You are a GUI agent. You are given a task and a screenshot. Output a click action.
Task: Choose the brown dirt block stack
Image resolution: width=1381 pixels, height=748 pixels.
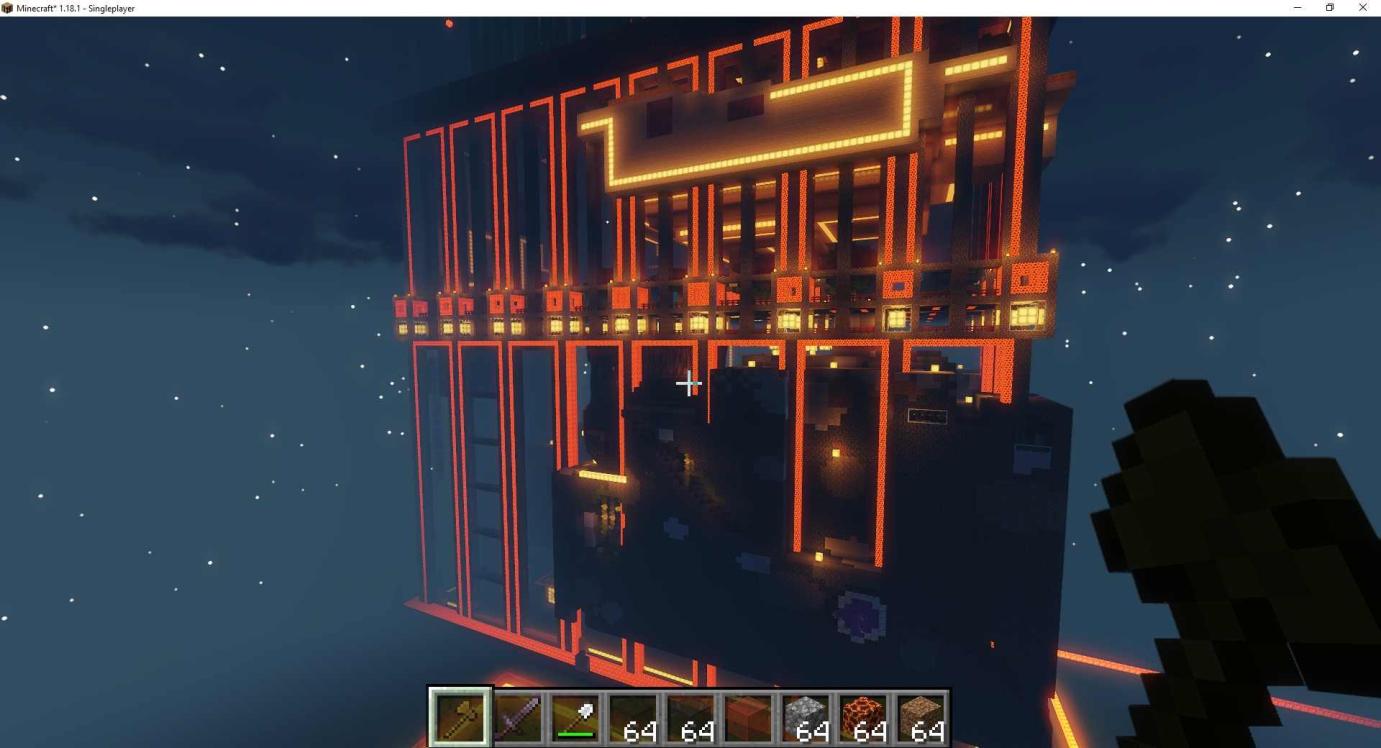point(921,717)
